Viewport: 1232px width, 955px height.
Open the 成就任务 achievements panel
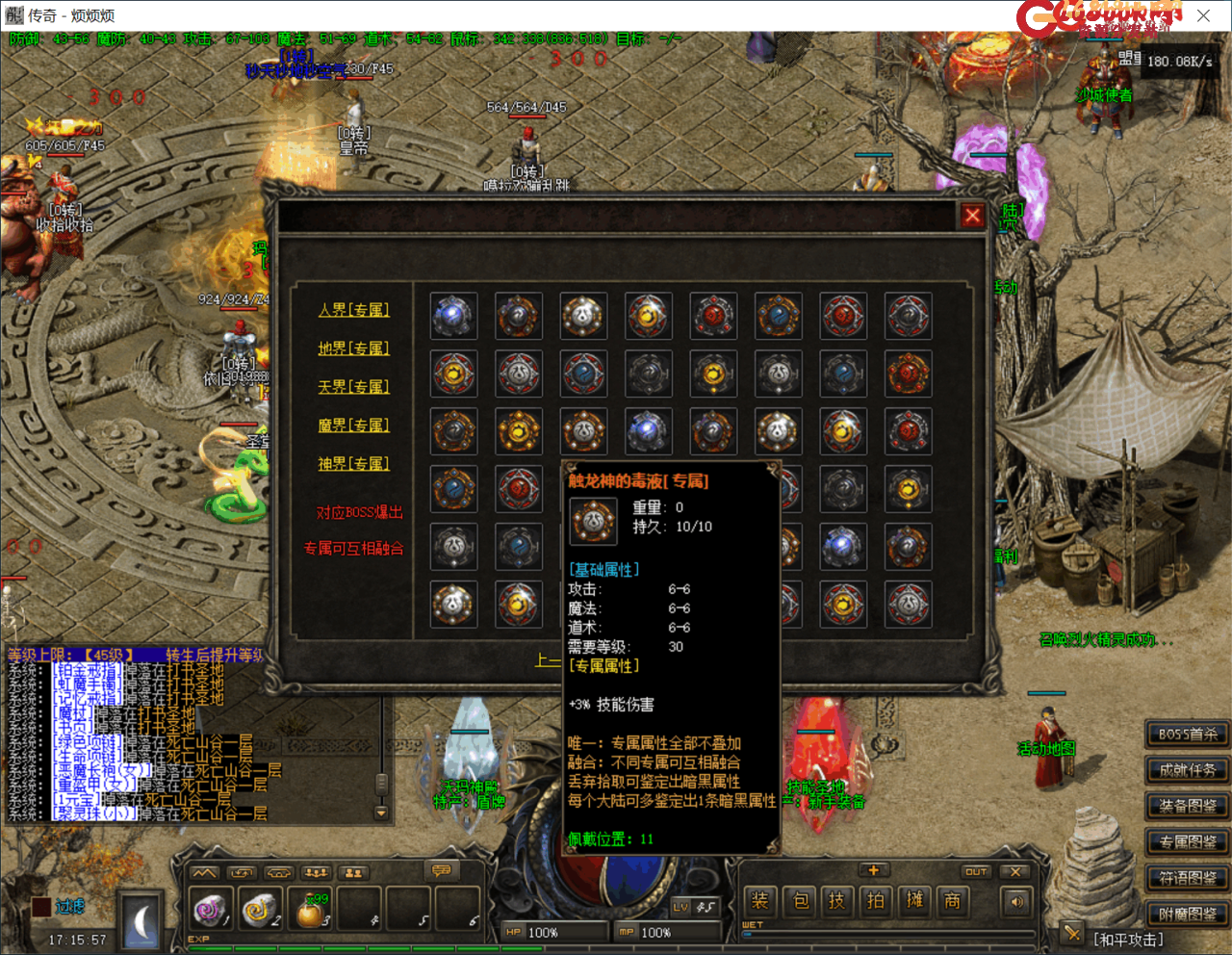coord(1187,770)
